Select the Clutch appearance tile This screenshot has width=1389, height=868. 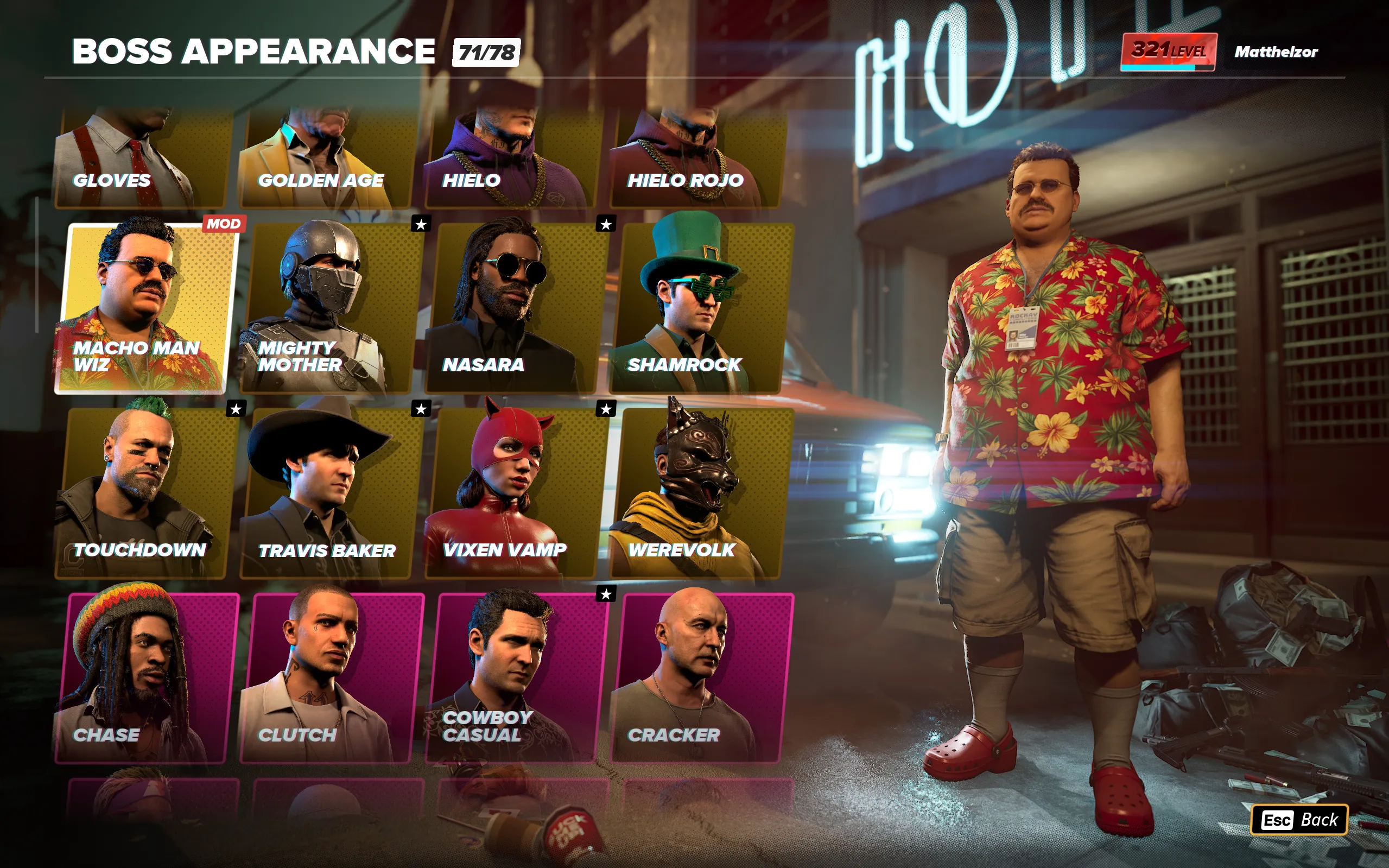[332, 678]
